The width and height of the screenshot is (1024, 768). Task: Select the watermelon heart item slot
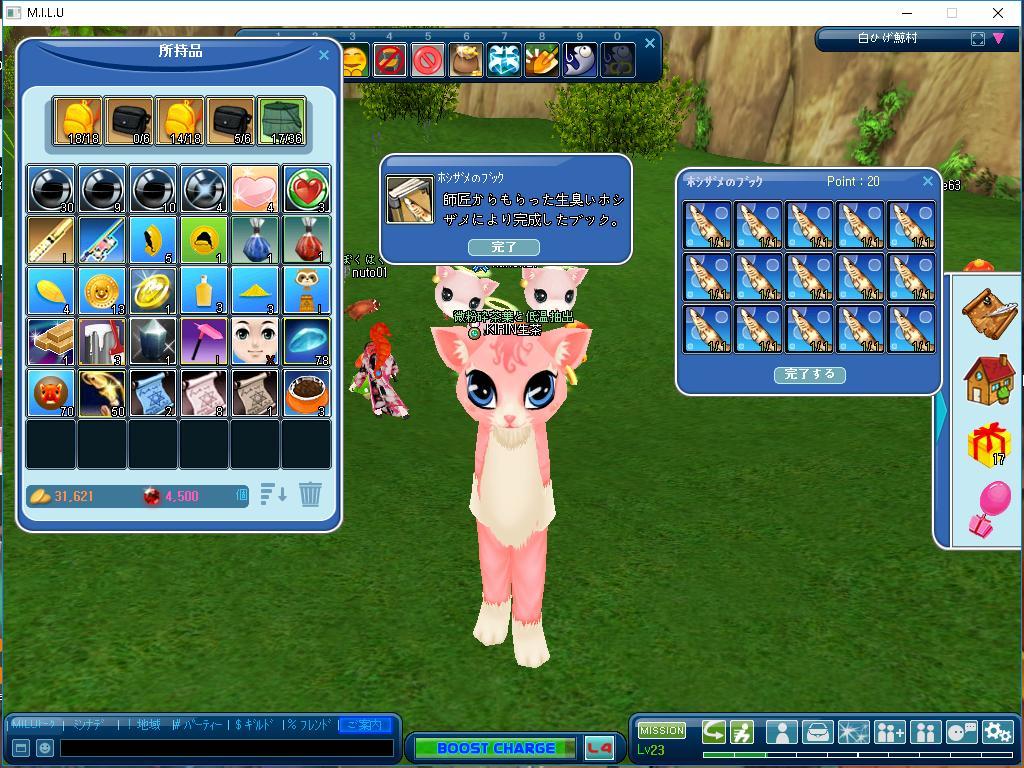point(306,189)
